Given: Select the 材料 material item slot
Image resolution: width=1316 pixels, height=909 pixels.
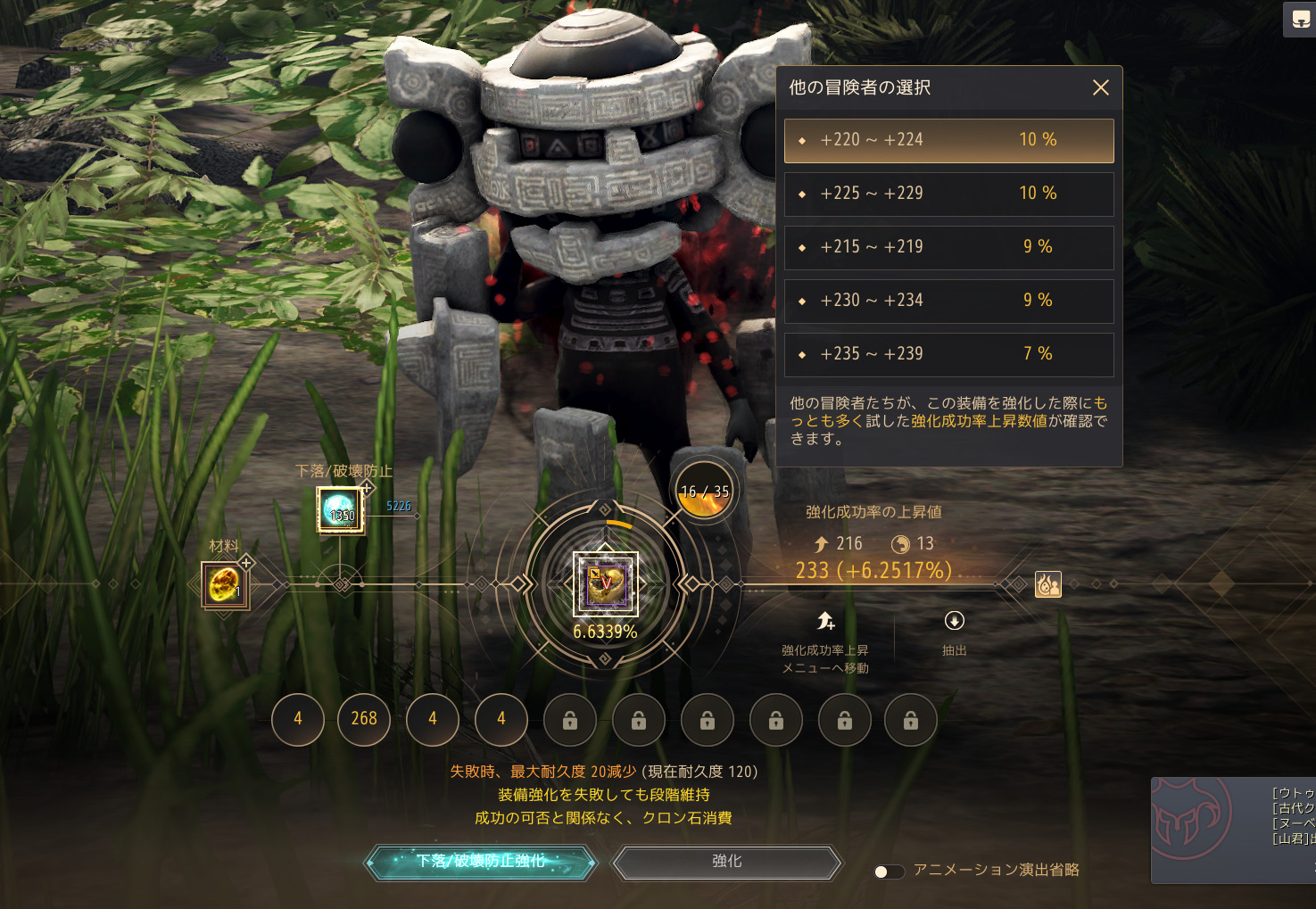Looking at the screenshot, I should coord(225,585).
